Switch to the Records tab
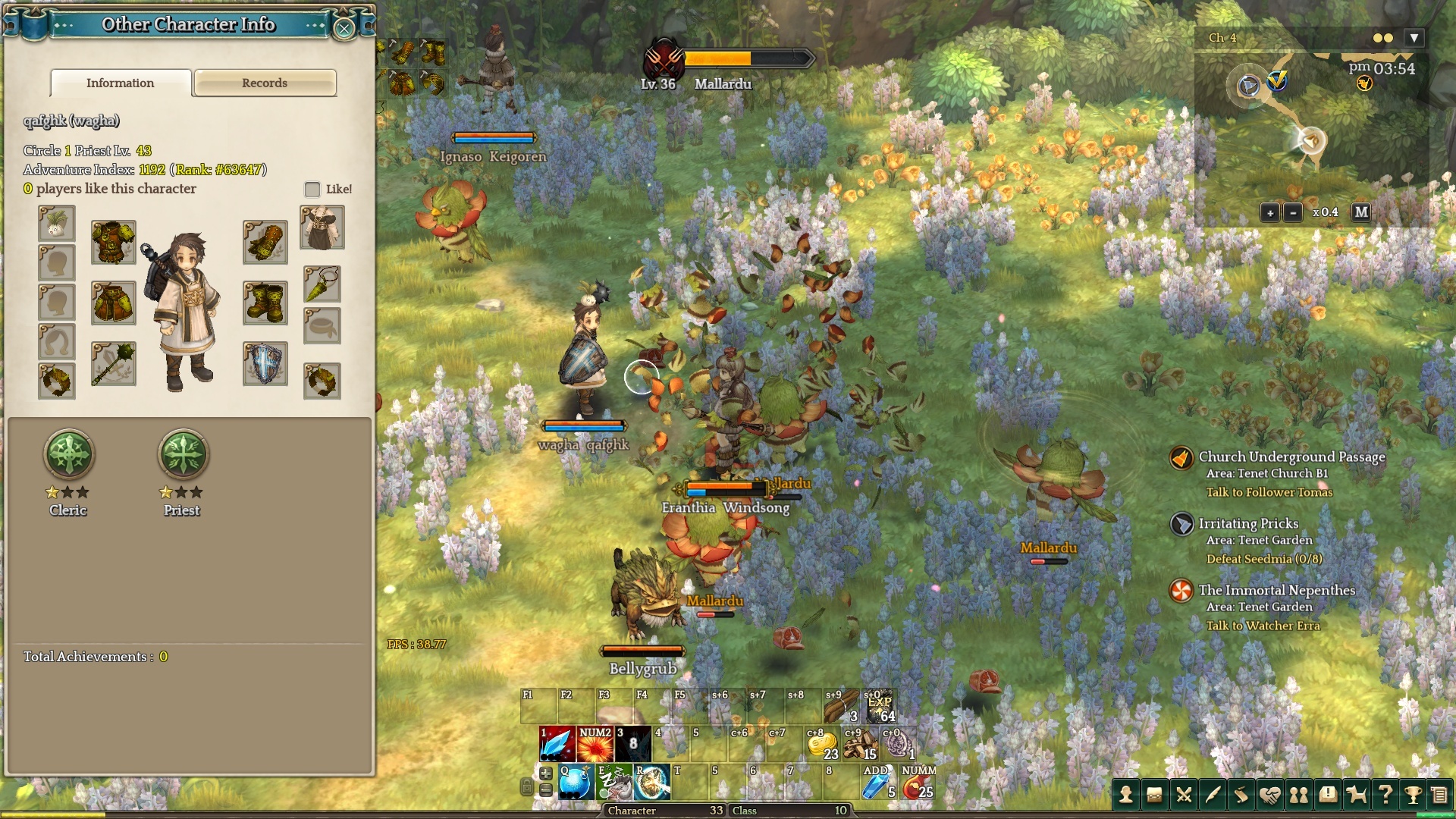Screen dimensions: 1456x819 pos(265,83)
